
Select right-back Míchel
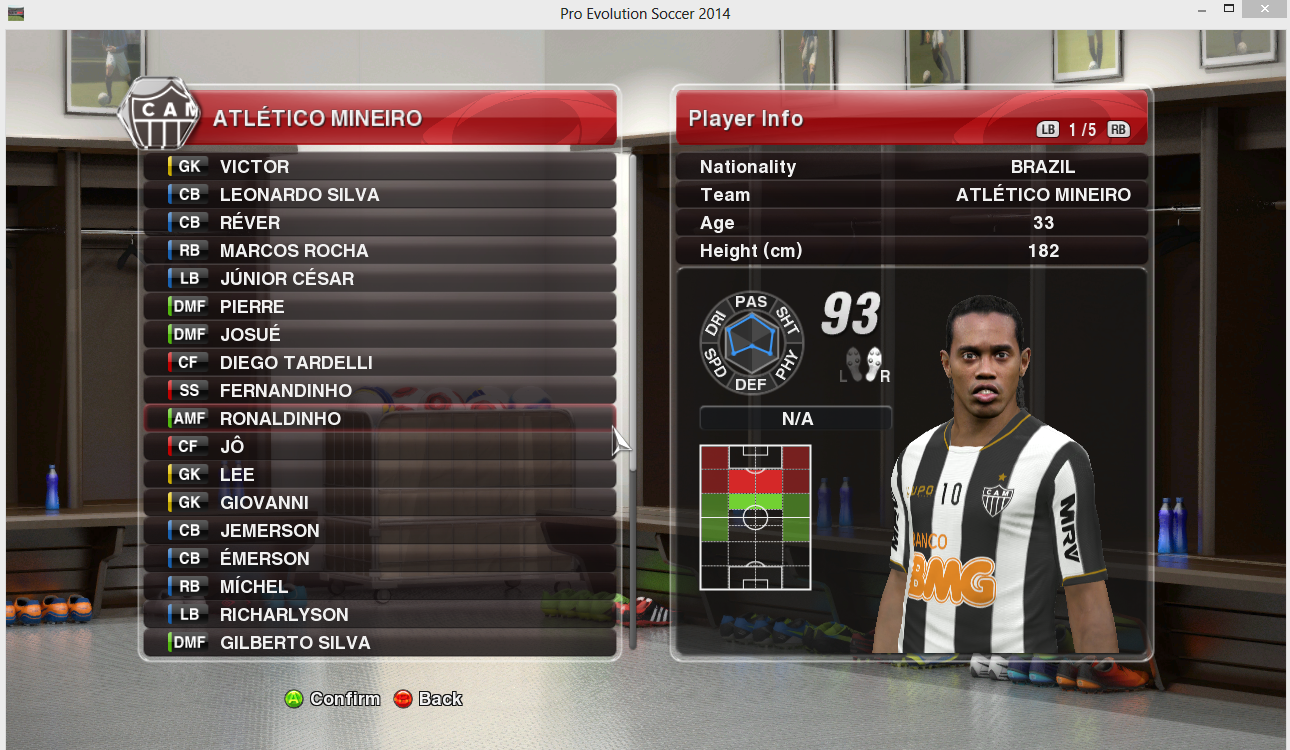tap(380, 587)
